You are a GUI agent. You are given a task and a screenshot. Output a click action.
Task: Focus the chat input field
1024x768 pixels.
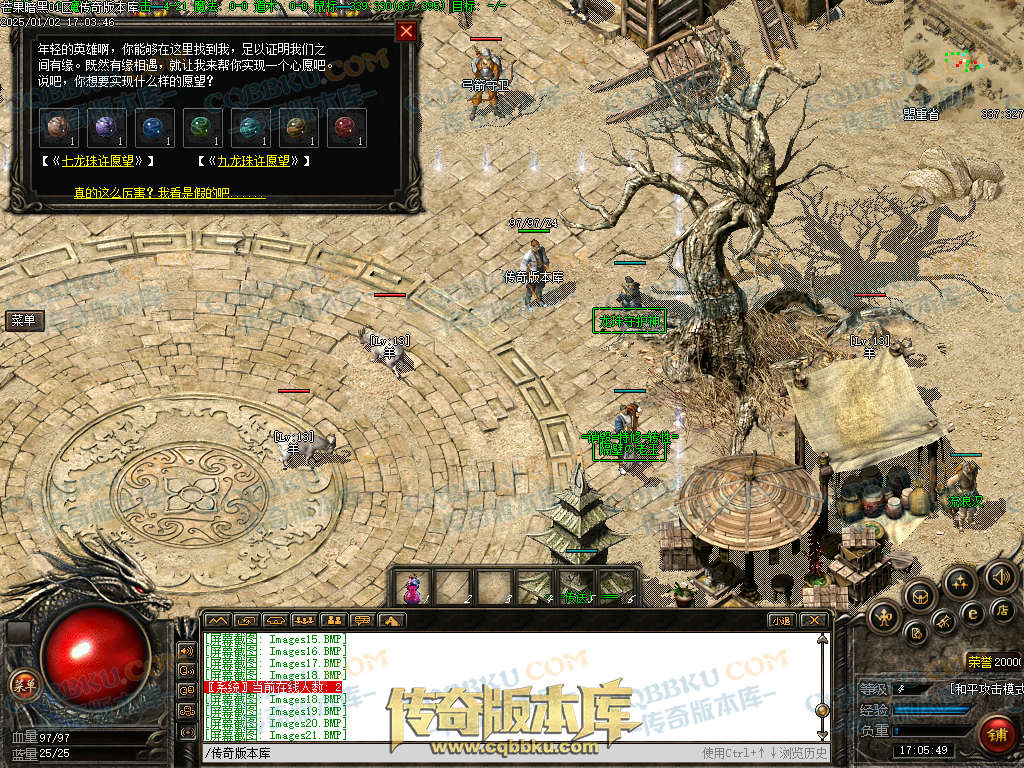450,753
